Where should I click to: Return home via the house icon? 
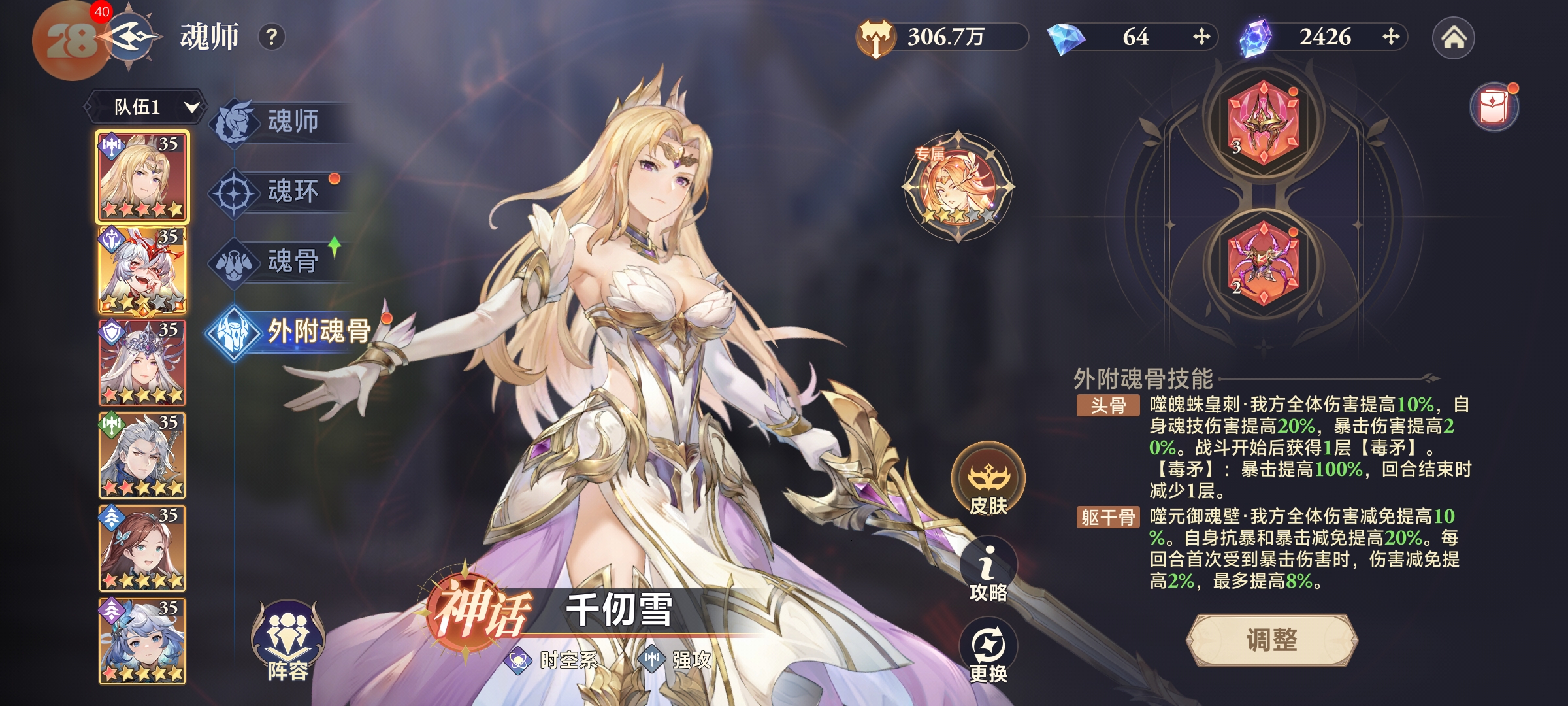(x=1453, y=38)
